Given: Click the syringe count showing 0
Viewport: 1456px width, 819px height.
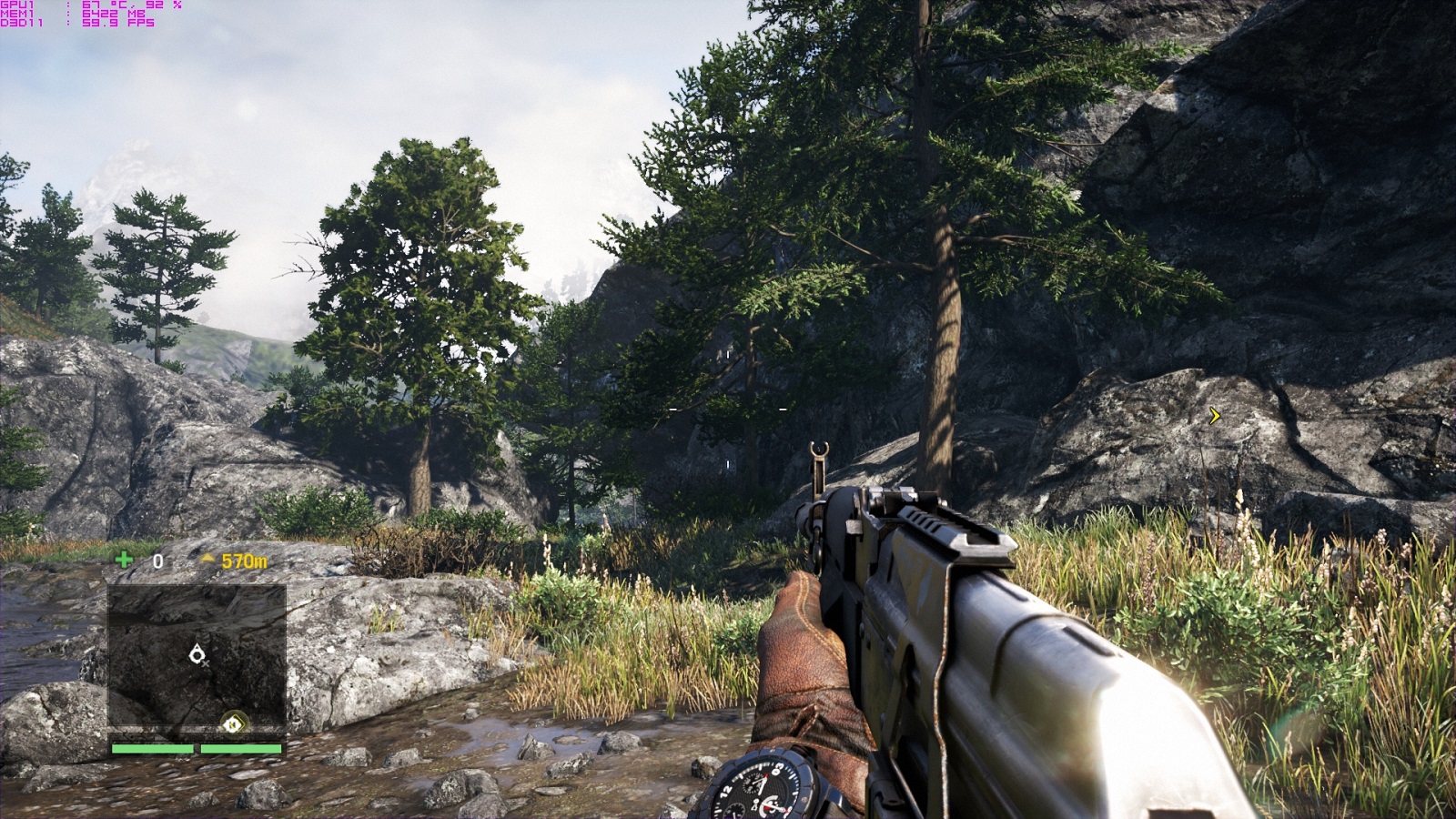Looking at the screenshot, I should [157, 560].
